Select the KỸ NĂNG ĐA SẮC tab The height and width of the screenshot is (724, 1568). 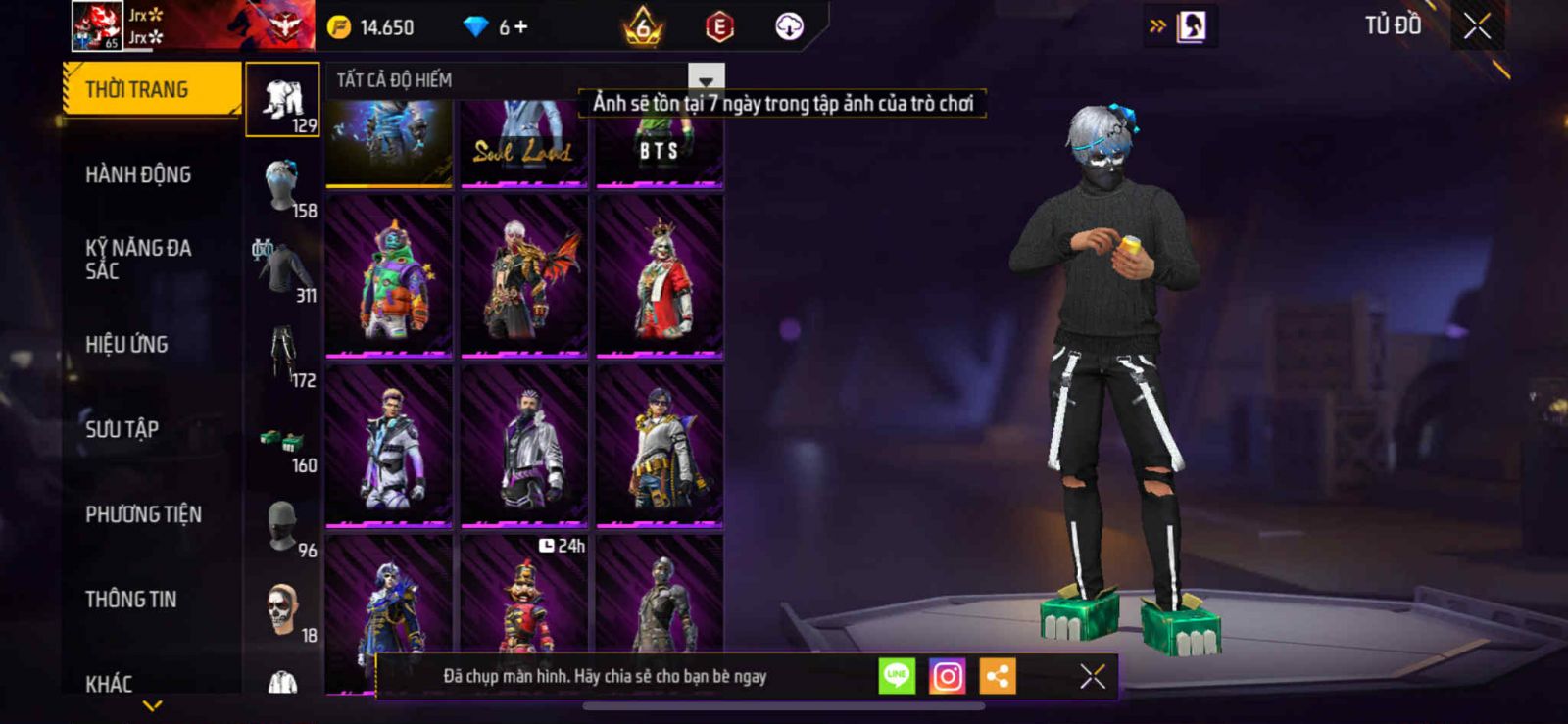[x=138, y=260]
